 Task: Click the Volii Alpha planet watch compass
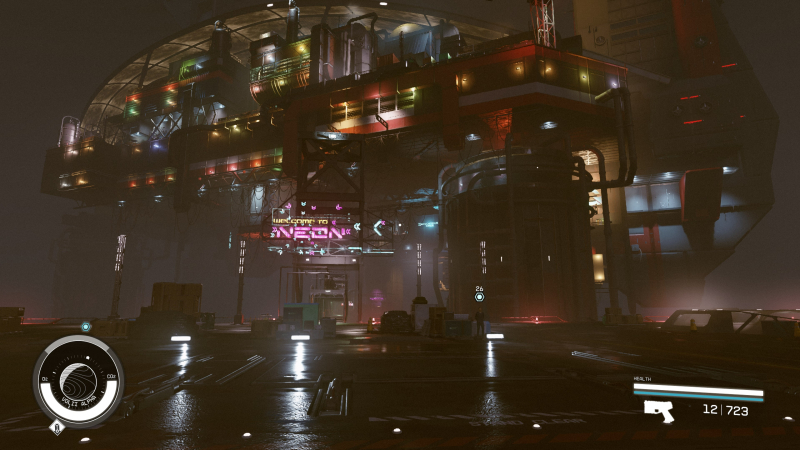click(x=78, y=382)
